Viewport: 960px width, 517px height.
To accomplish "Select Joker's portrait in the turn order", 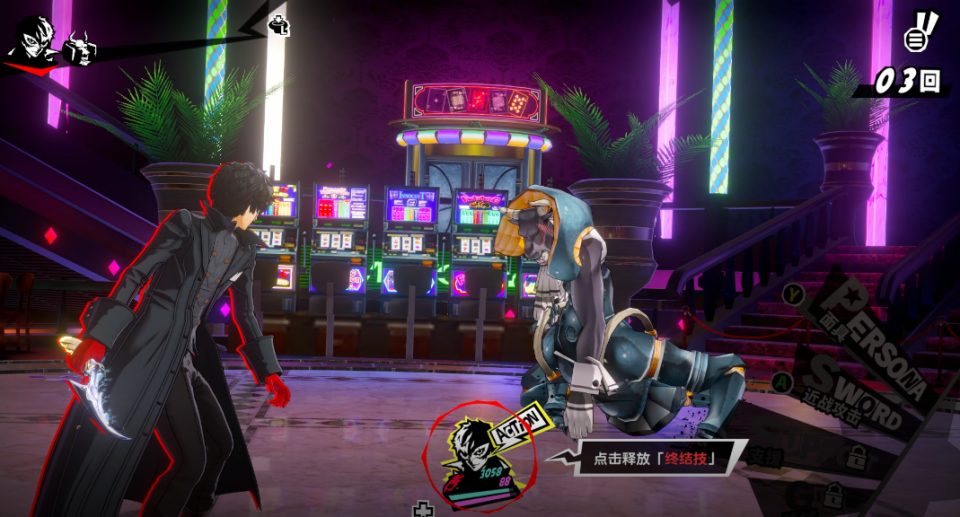I will 32,40.
